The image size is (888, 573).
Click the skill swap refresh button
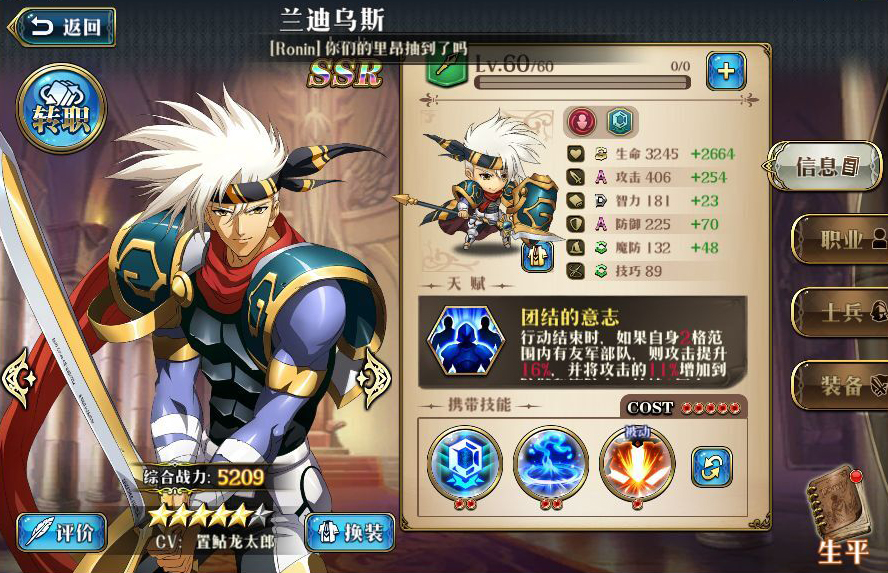click(711, 467)
